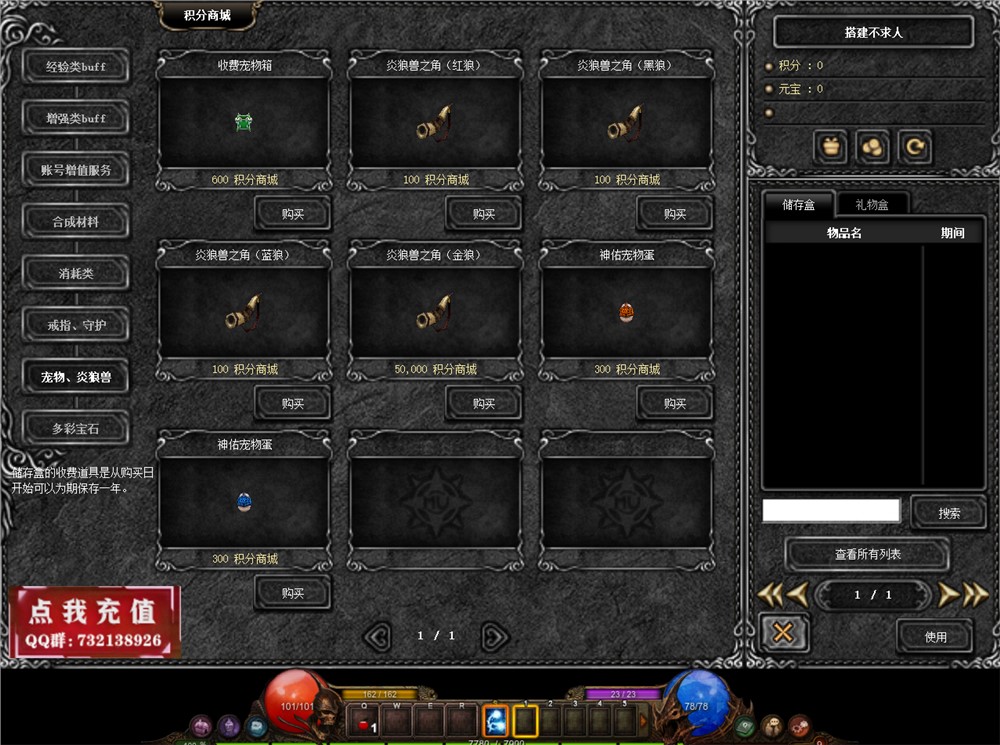Open the 点我充值 recharge banner
Image resolution: width=1000 pixels, height=745 pixels.
click(95, 621)
